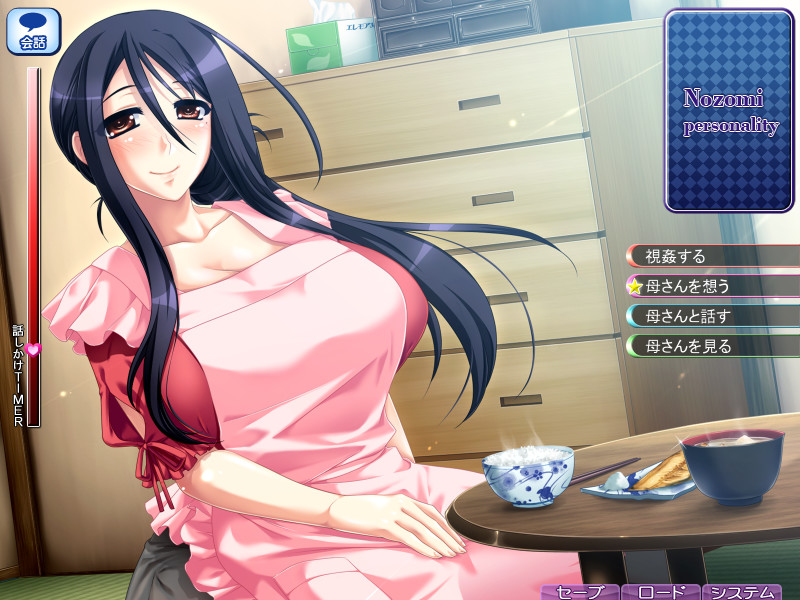
Task: Open the セーブ save menu
Action: click(x=580, y=591)
